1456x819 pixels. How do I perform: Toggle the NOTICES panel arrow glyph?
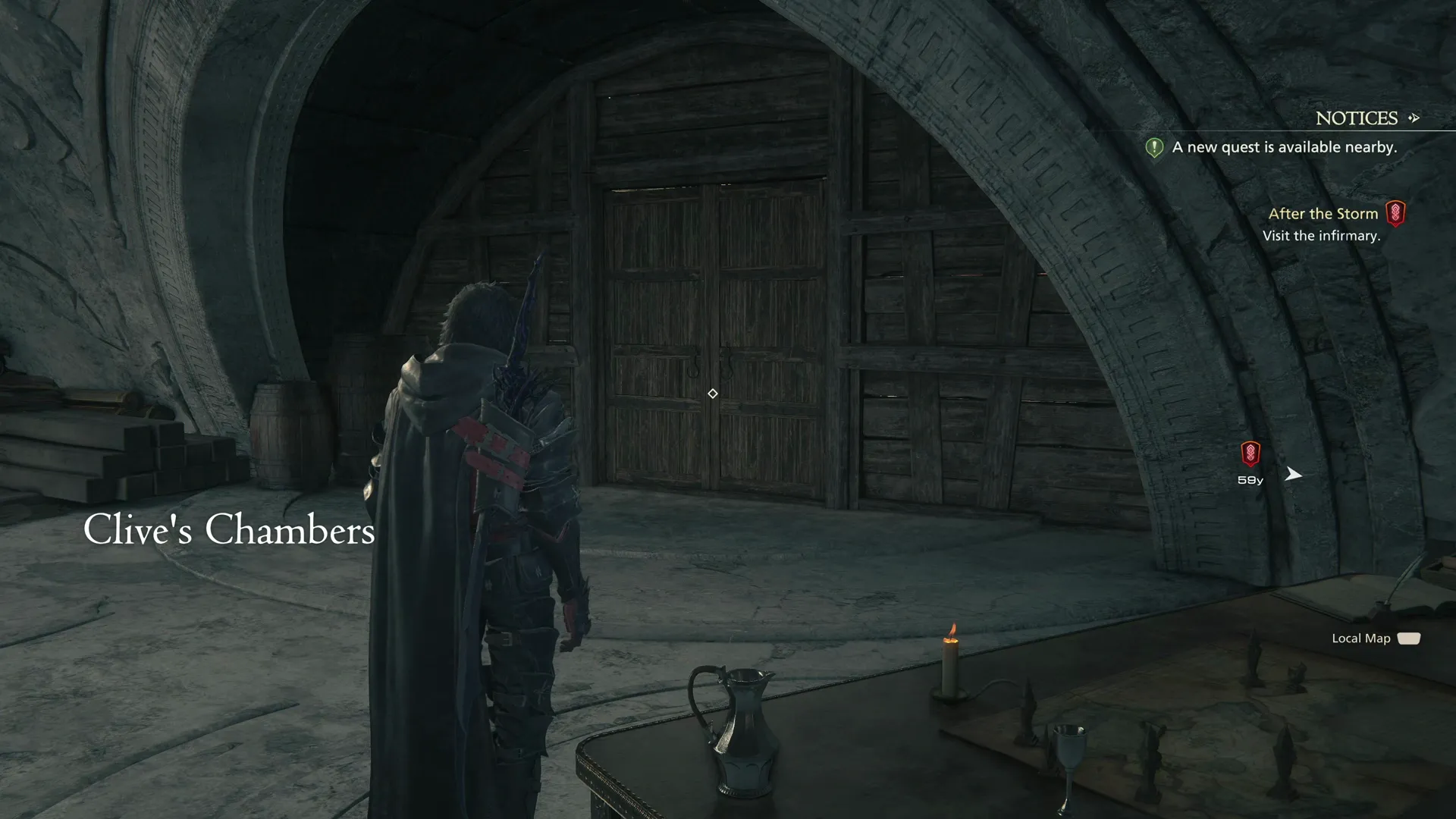pos(1415,118)
